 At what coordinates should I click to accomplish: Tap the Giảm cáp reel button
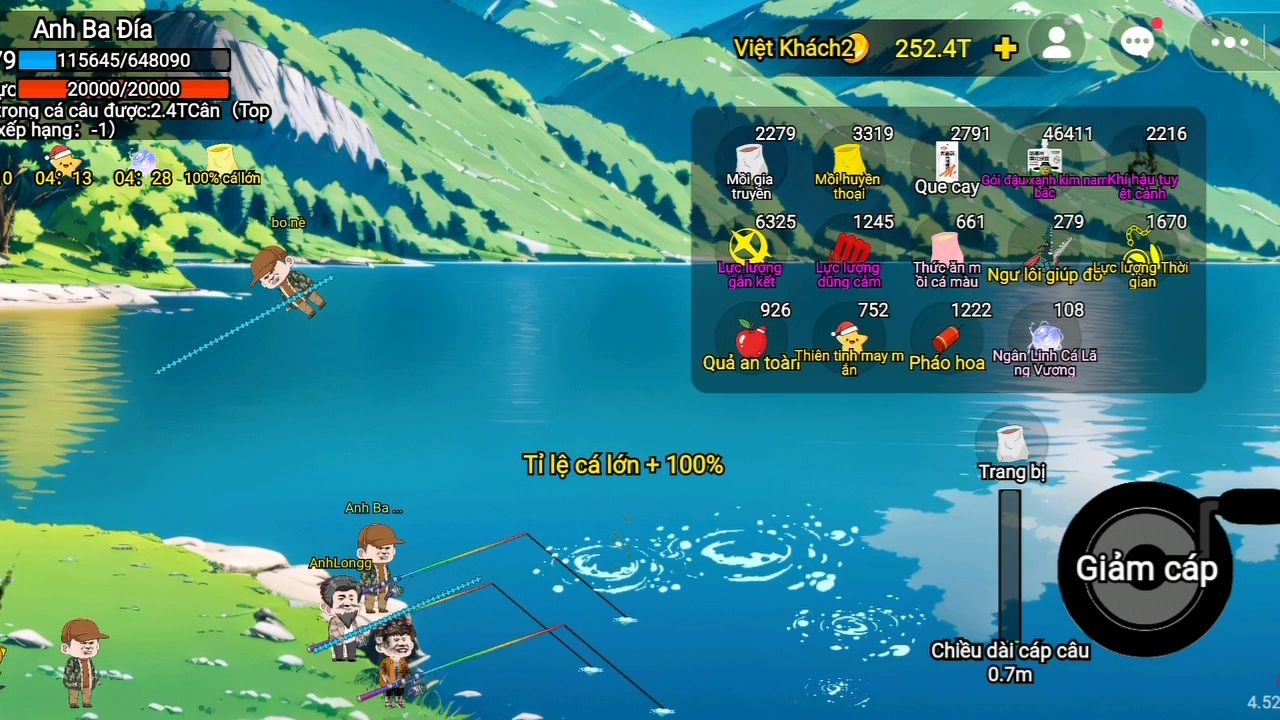point(1146,568)
